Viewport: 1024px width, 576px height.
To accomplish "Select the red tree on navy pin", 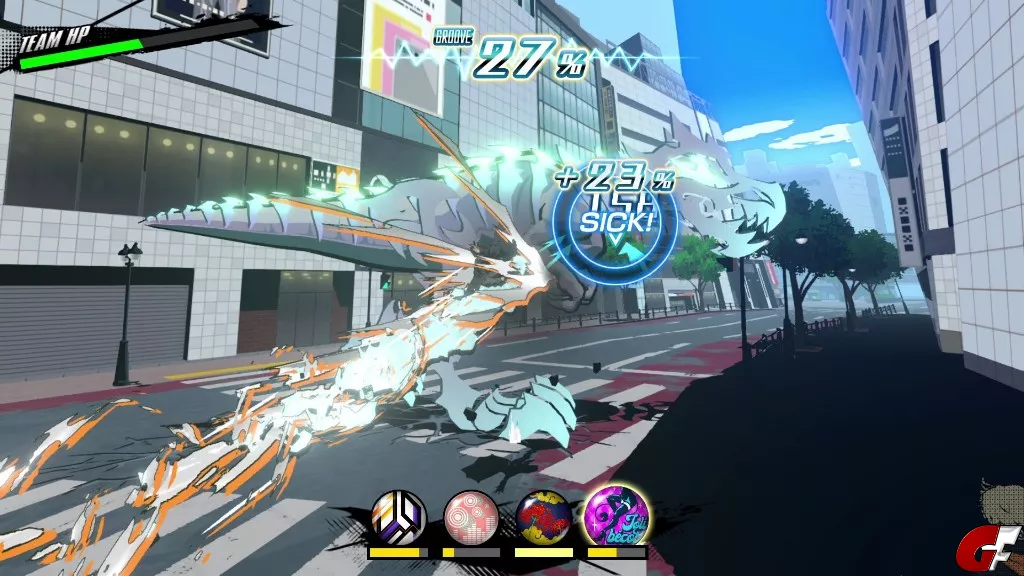I will pyautogui.click(x=544, y=517).
